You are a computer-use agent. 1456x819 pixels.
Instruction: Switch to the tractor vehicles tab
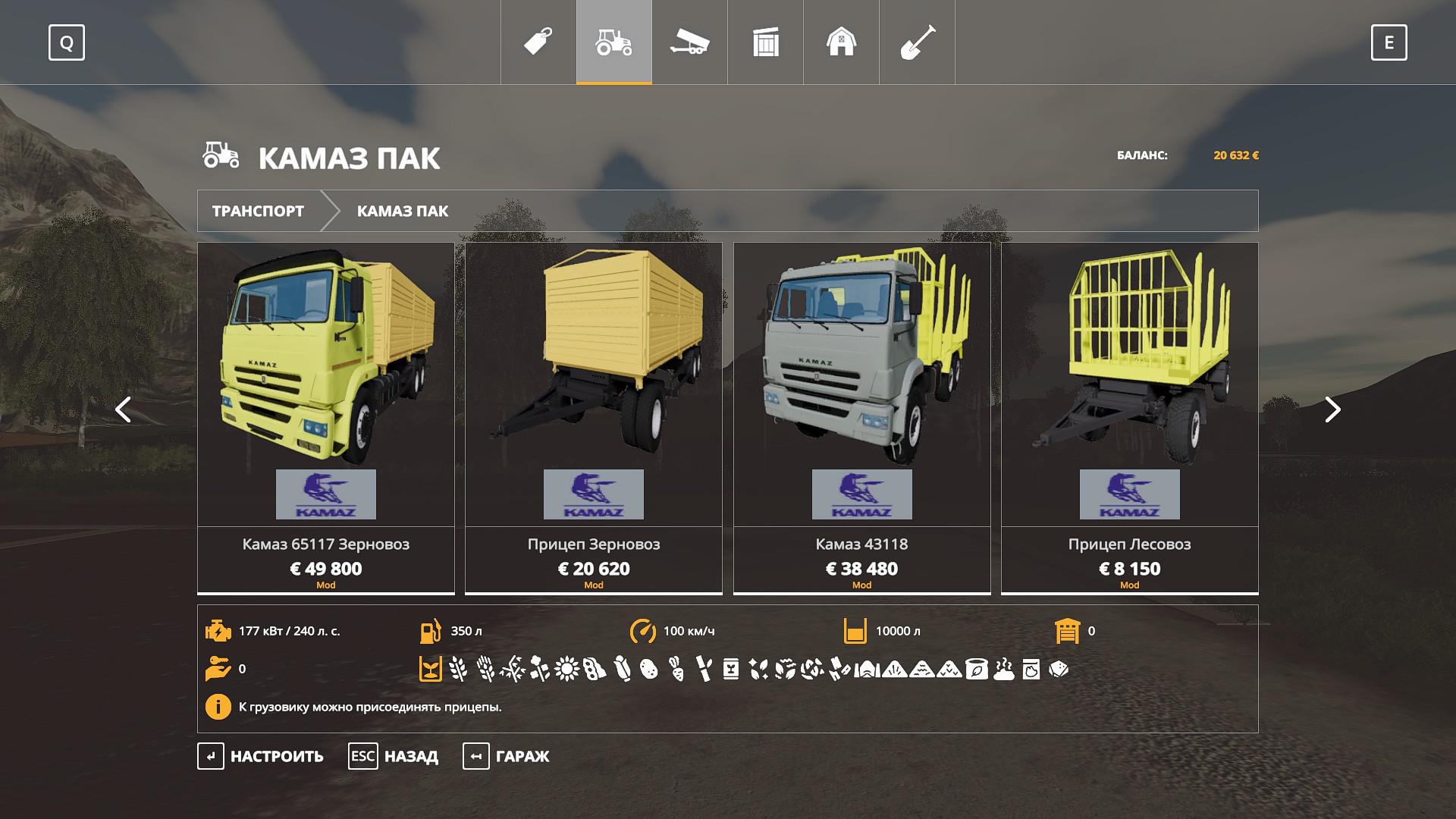pos(614,42)
